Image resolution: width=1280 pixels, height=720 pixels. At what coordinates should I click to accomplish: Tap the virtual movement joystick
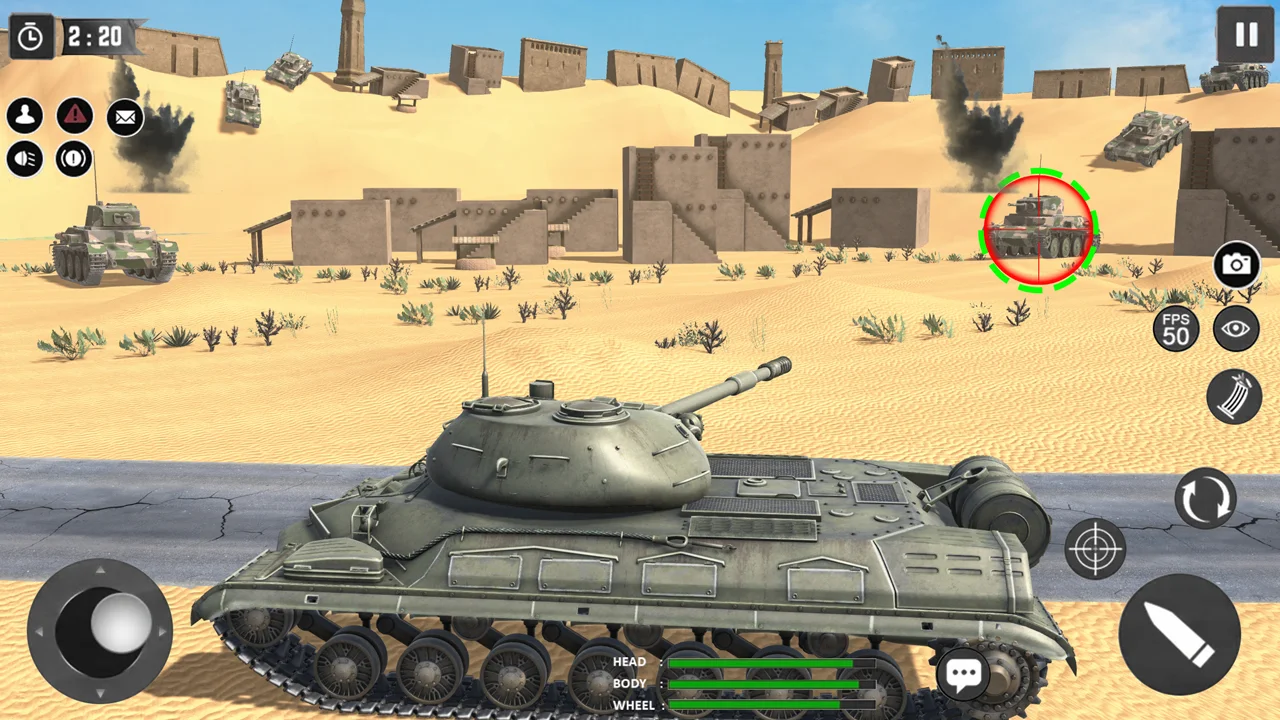coord(100,631)
